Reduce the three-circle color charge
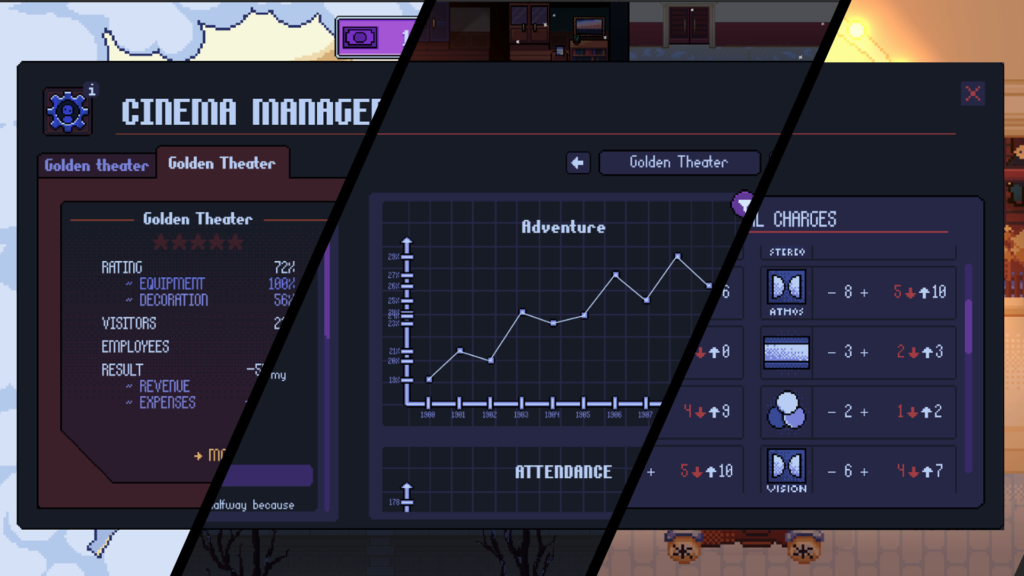The height and width of the screenshot is (576, 1024). pos(832,411)
